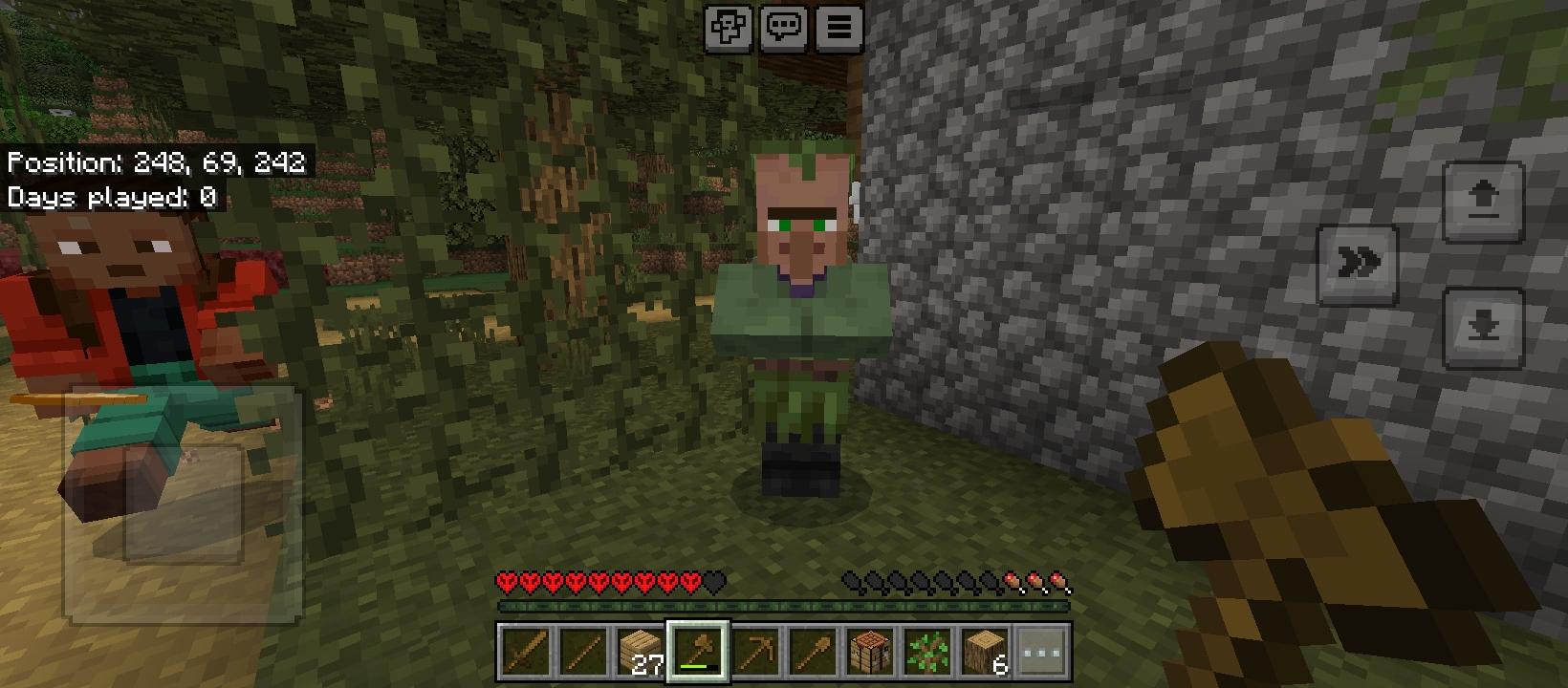The image size is (1568, 688).
Task: Select the wooden pickaxe slot
Action: [754, 652]
